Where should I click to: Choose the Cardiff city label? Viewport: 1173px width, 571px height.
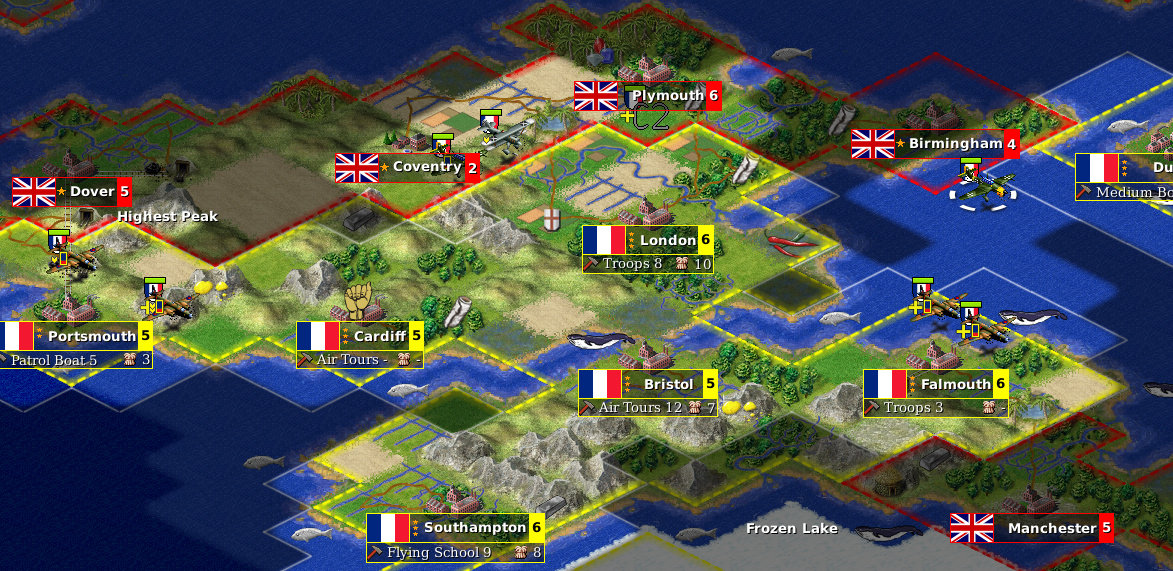[379, 336]
